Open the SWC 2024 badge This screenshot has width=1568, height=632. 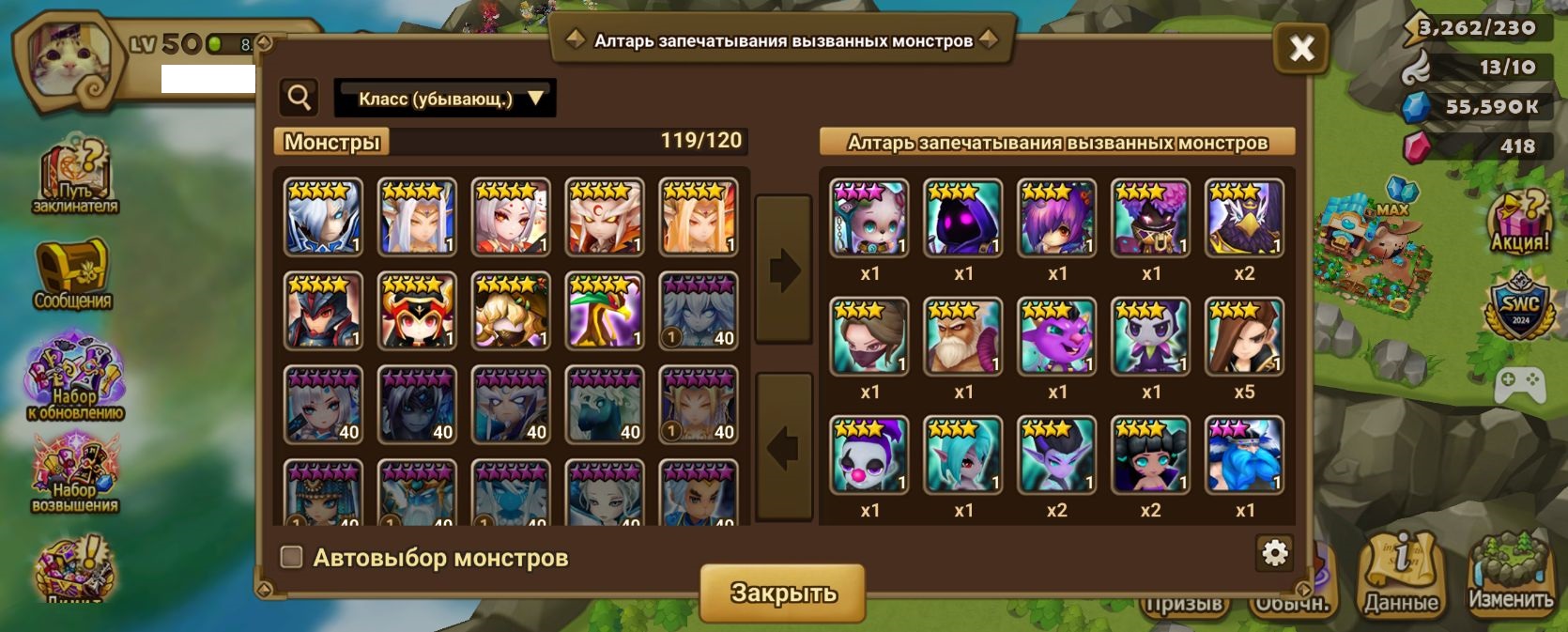tap(1518, 307)
